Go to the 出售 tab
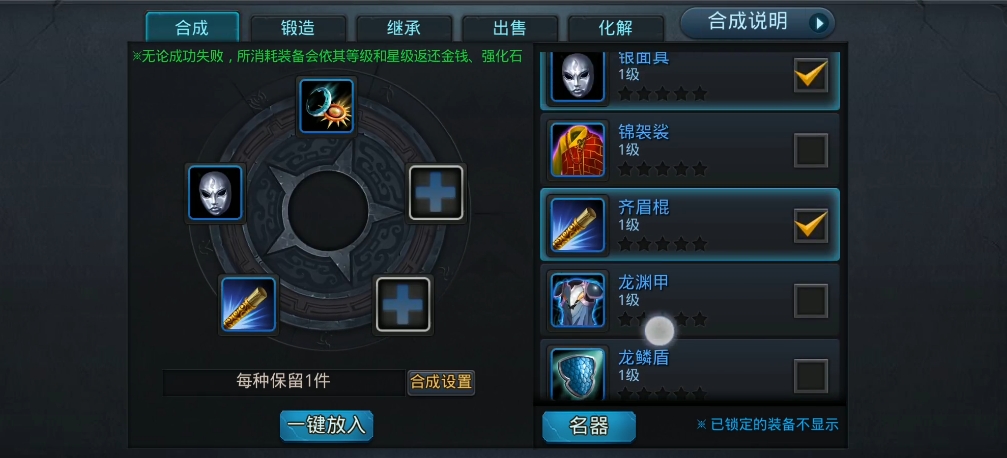 pos(510,28)
